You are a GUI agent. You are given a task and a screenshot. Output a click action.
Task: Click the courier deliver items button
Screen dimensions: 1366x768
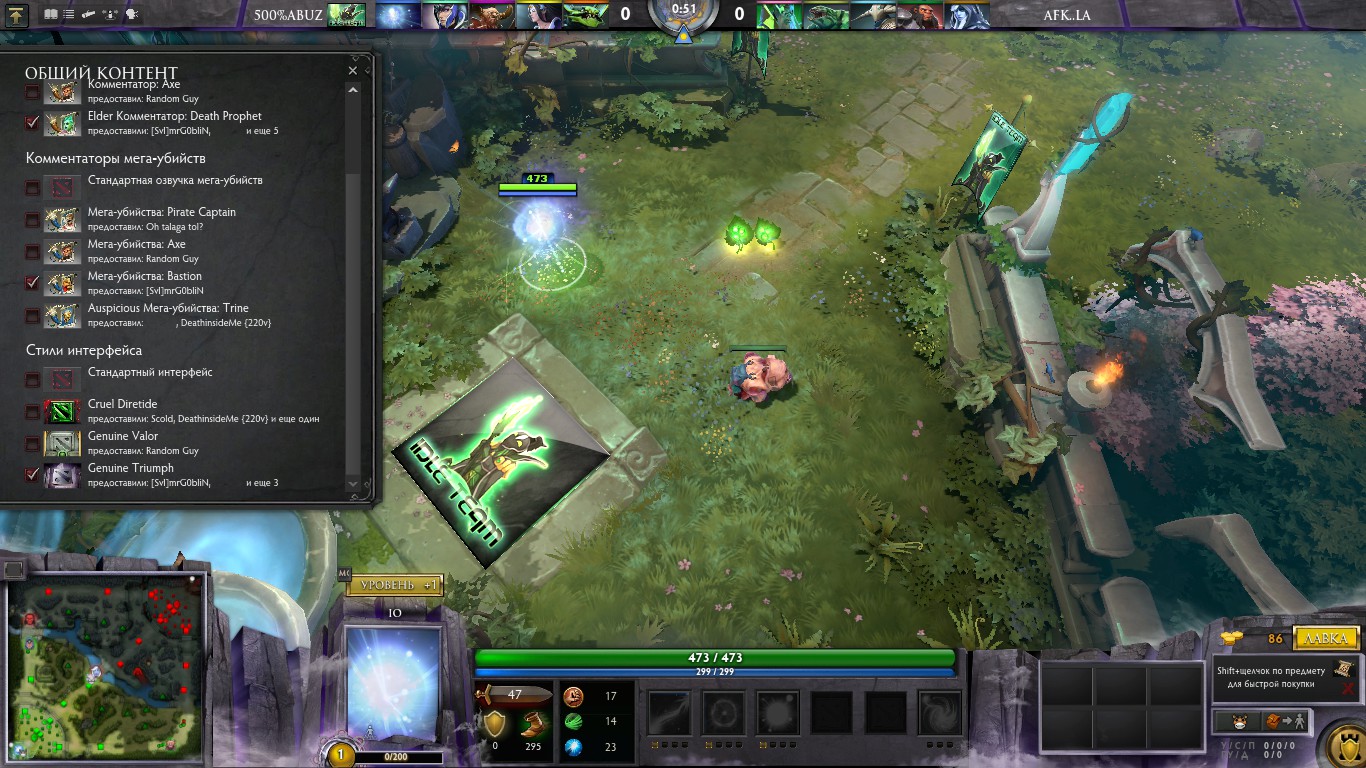(x=1286, y=721)
